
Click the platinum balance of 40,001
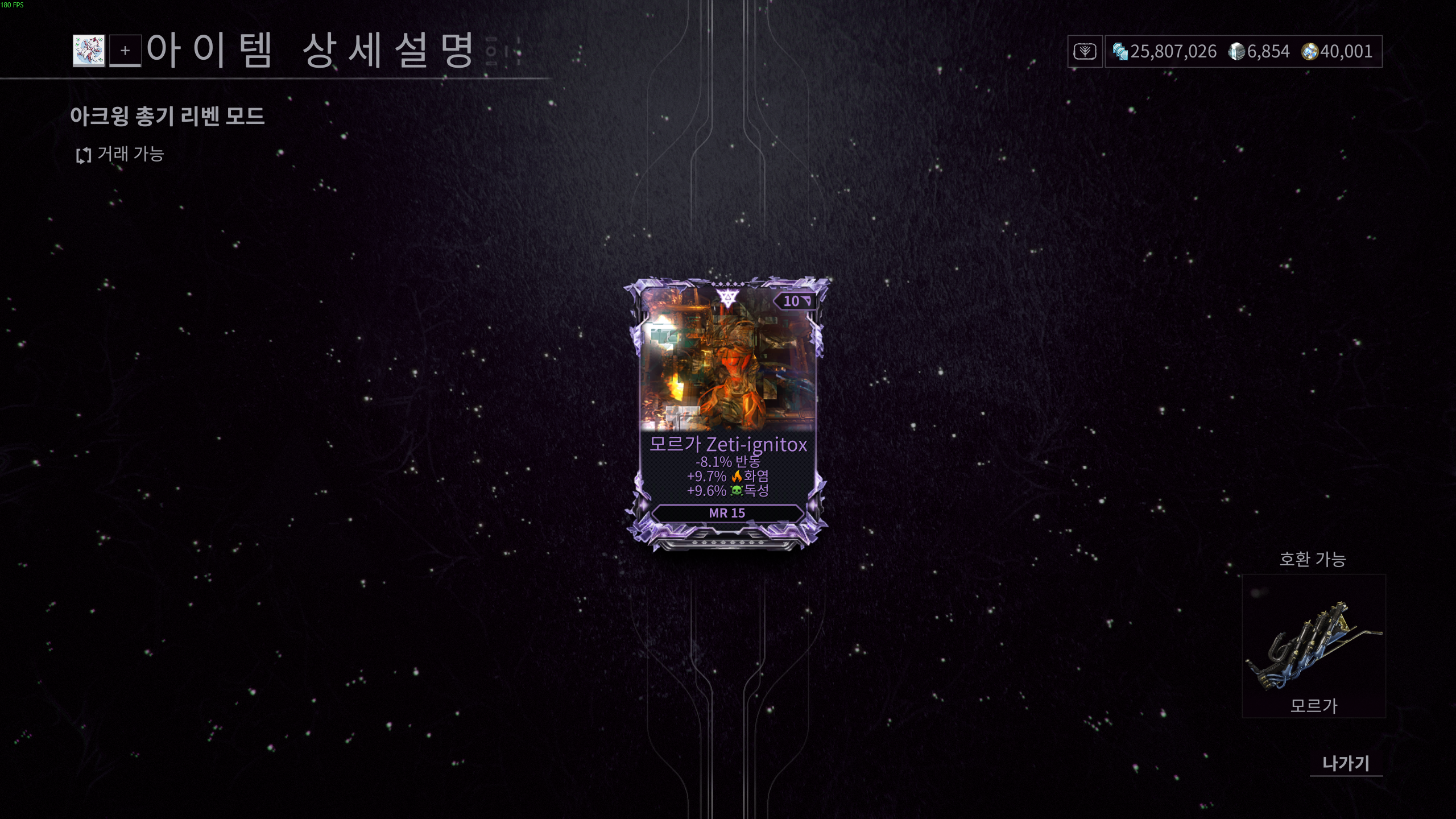tap(1338, 52)
